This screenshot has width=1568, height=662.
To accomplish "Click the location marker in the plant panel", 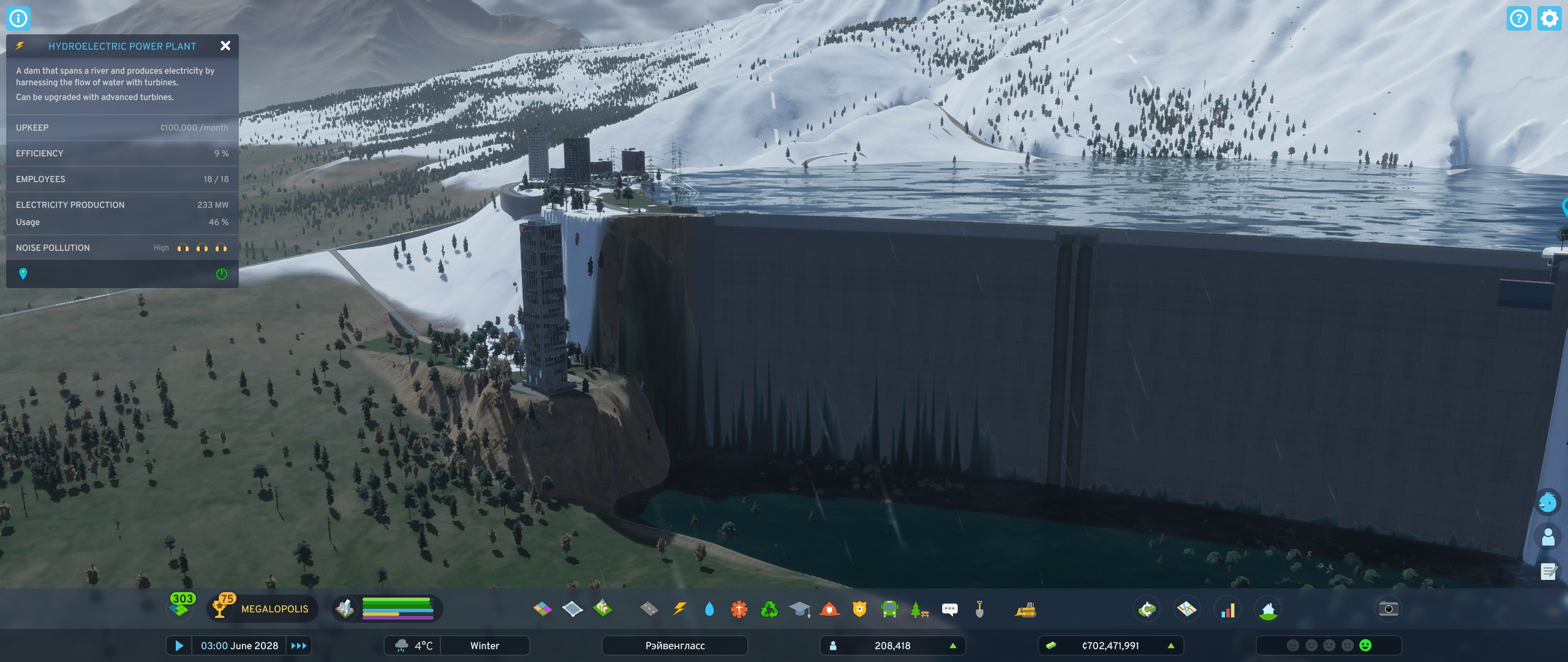I will (24, 274).
